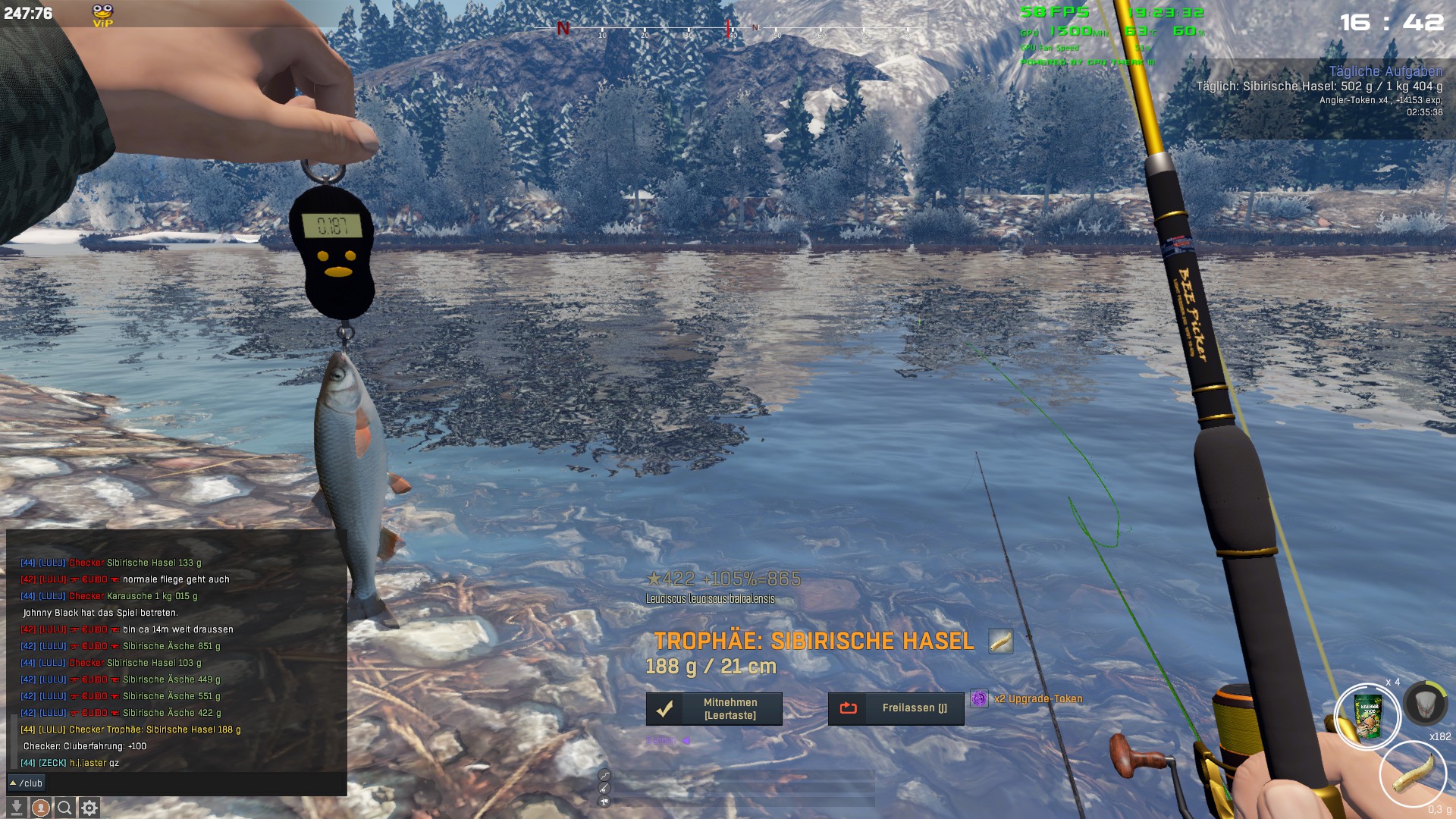Click the maggot bait icon beside the trophy title
This screenshot has width=1456, height=819.
[x=1000, y=642]
